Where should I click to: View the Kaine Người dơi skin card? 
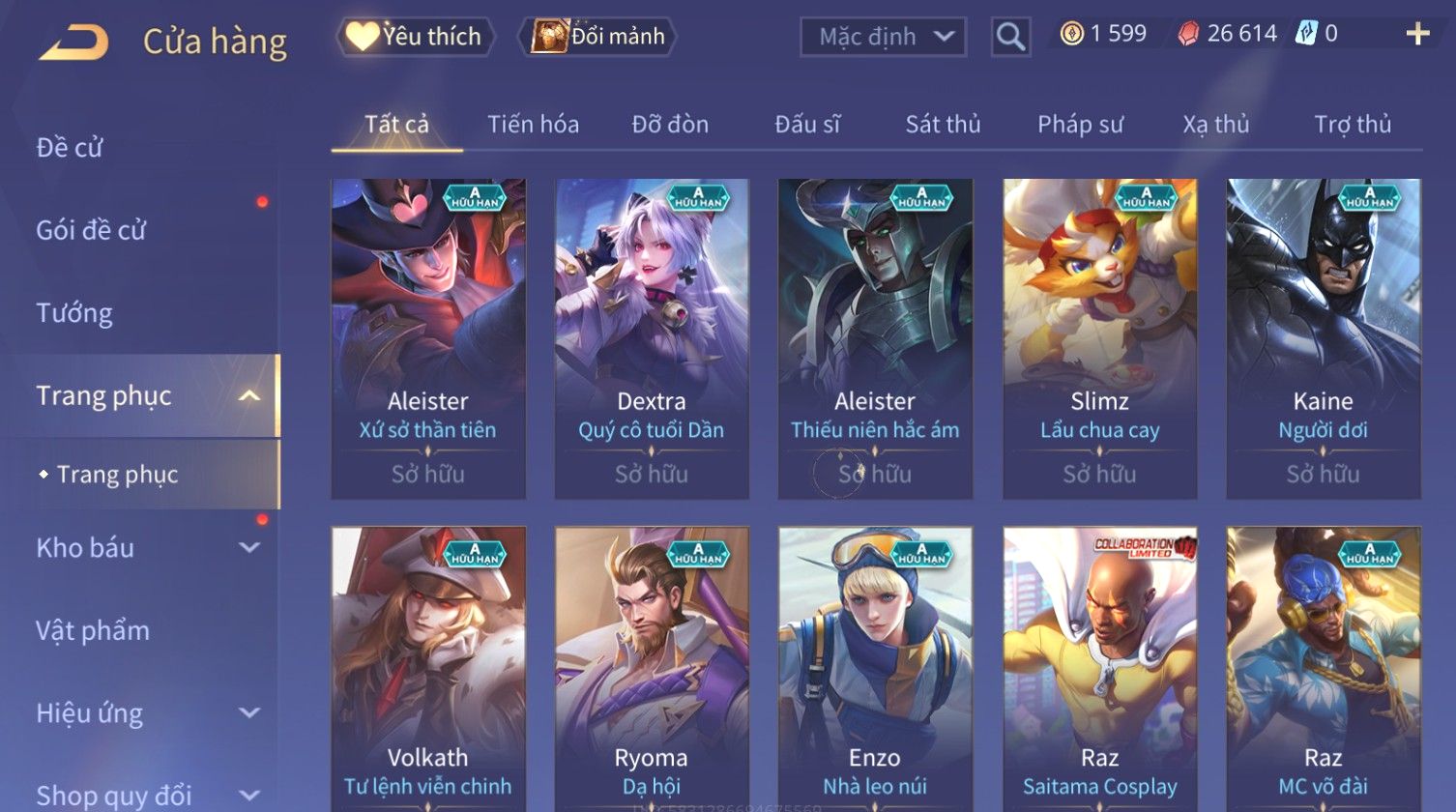tap(1323, 338)
